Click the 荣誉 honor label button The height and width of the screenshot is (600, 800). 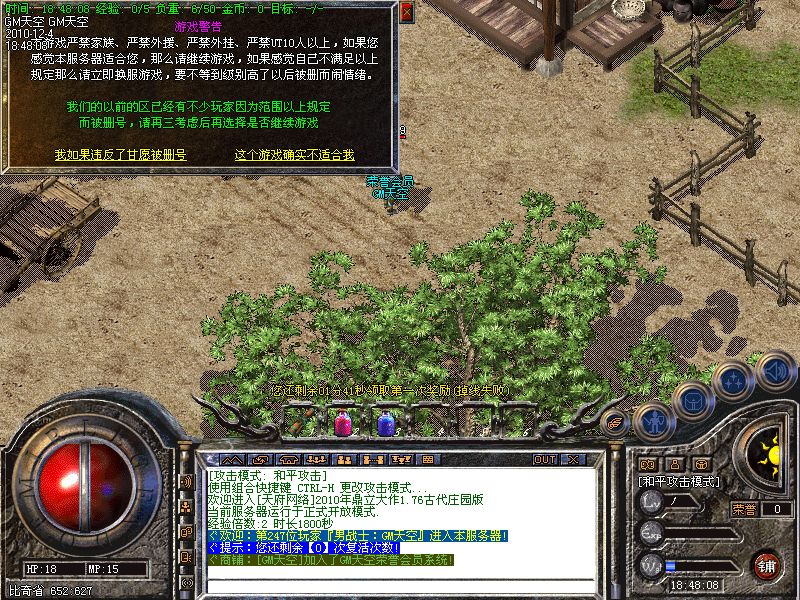point(744,509)
